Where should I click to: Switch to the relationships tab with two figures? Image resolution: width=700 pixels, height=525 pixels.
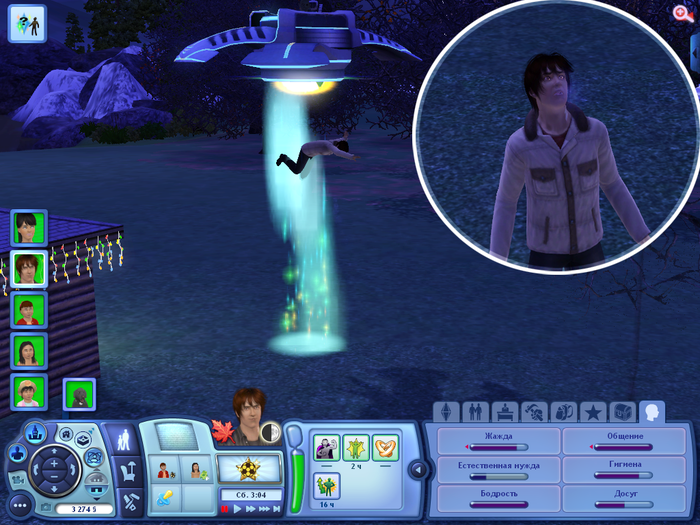(x=475, y=411)
